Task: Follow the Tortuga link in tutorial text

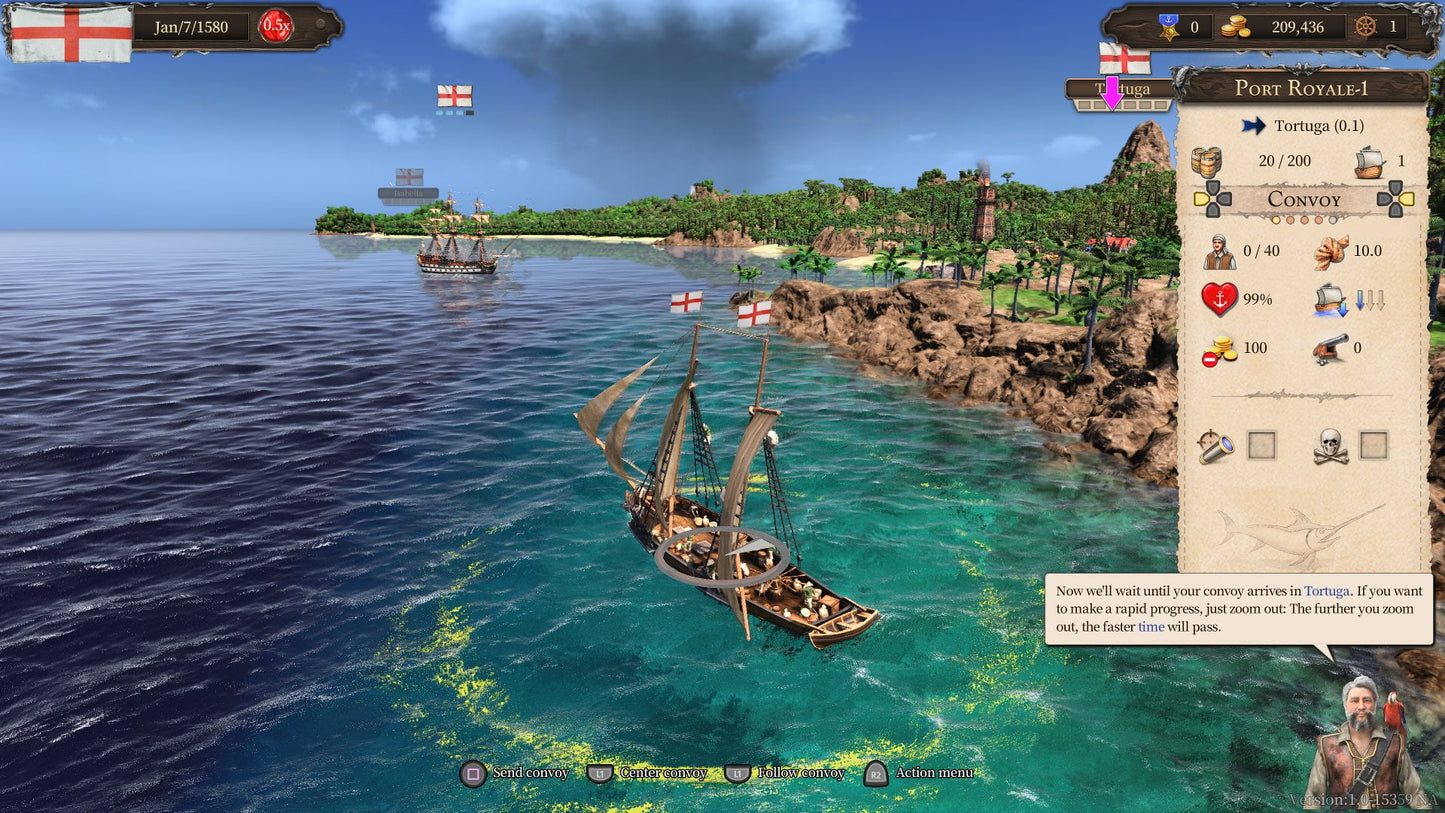Action: [1326, 591]
